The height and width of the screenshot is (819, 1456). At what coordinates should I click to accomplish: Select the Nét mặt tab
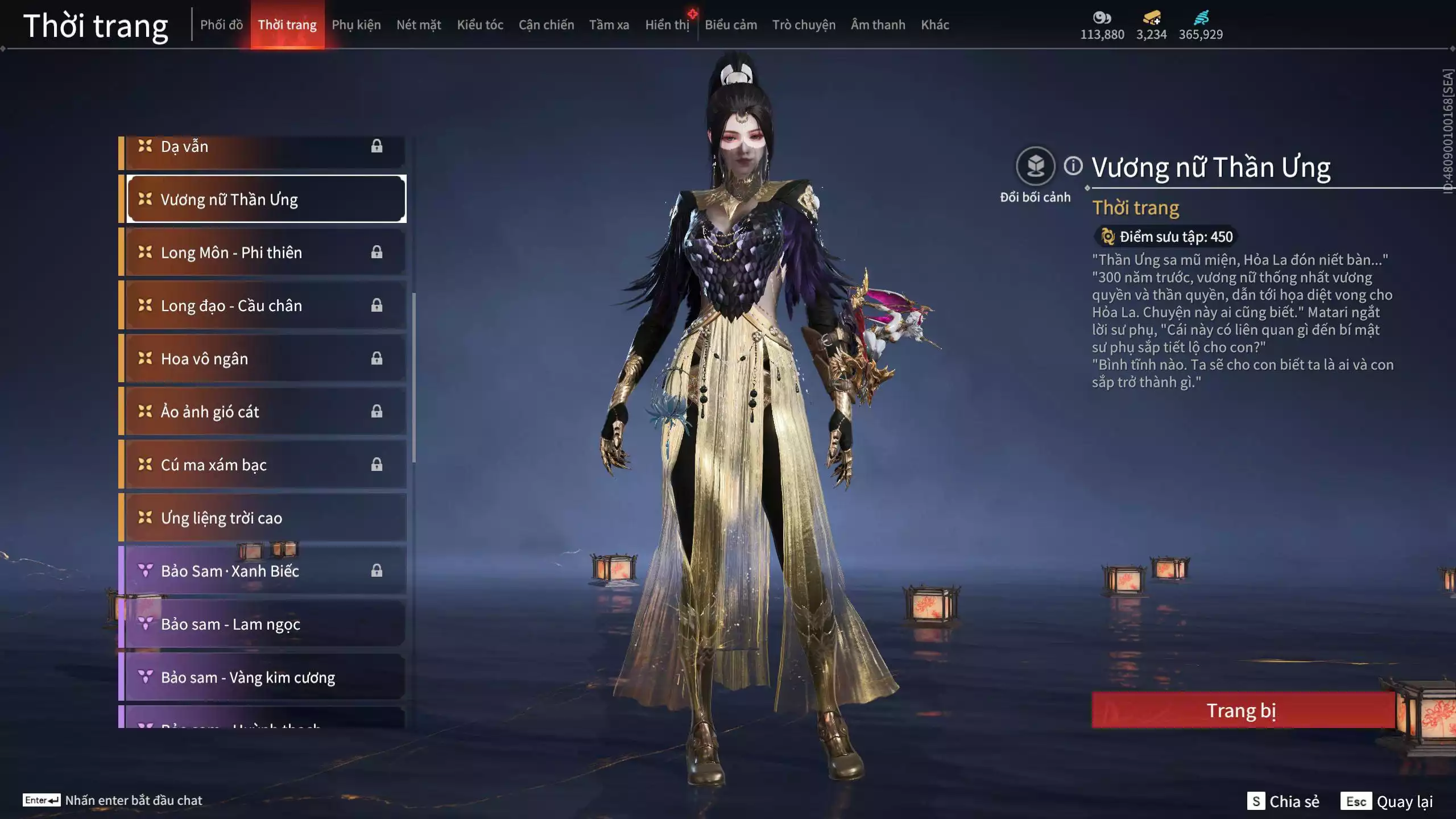pyautogui.click(x=419, y=25)
